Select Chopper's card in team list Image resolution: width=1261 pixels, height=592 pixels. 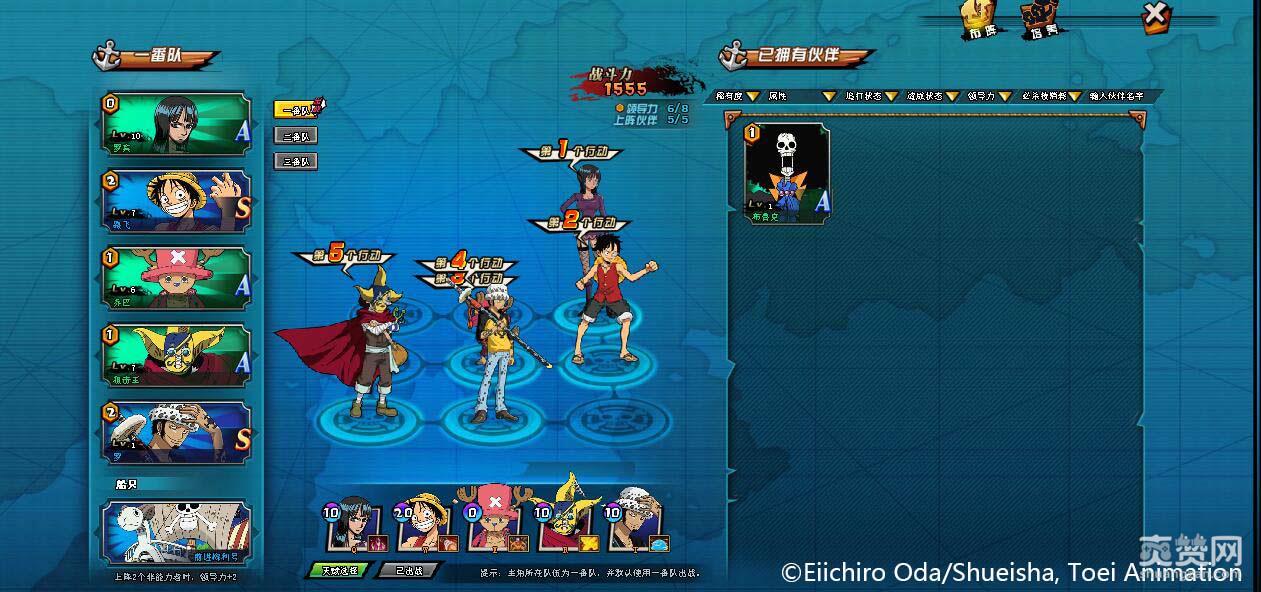pyautogui.click(x=176, y=278)
